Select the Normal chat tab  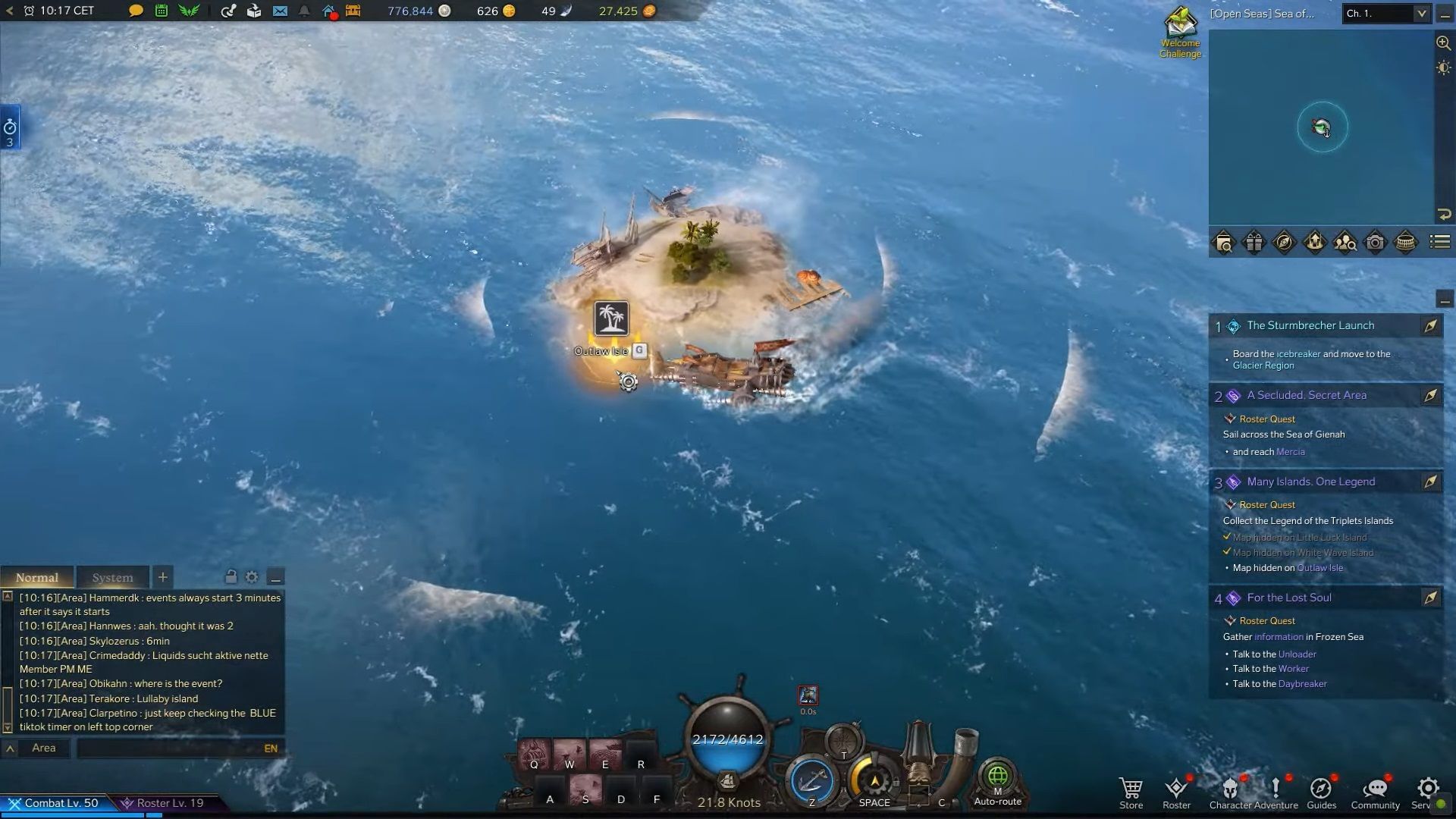(x=36, y=577)
